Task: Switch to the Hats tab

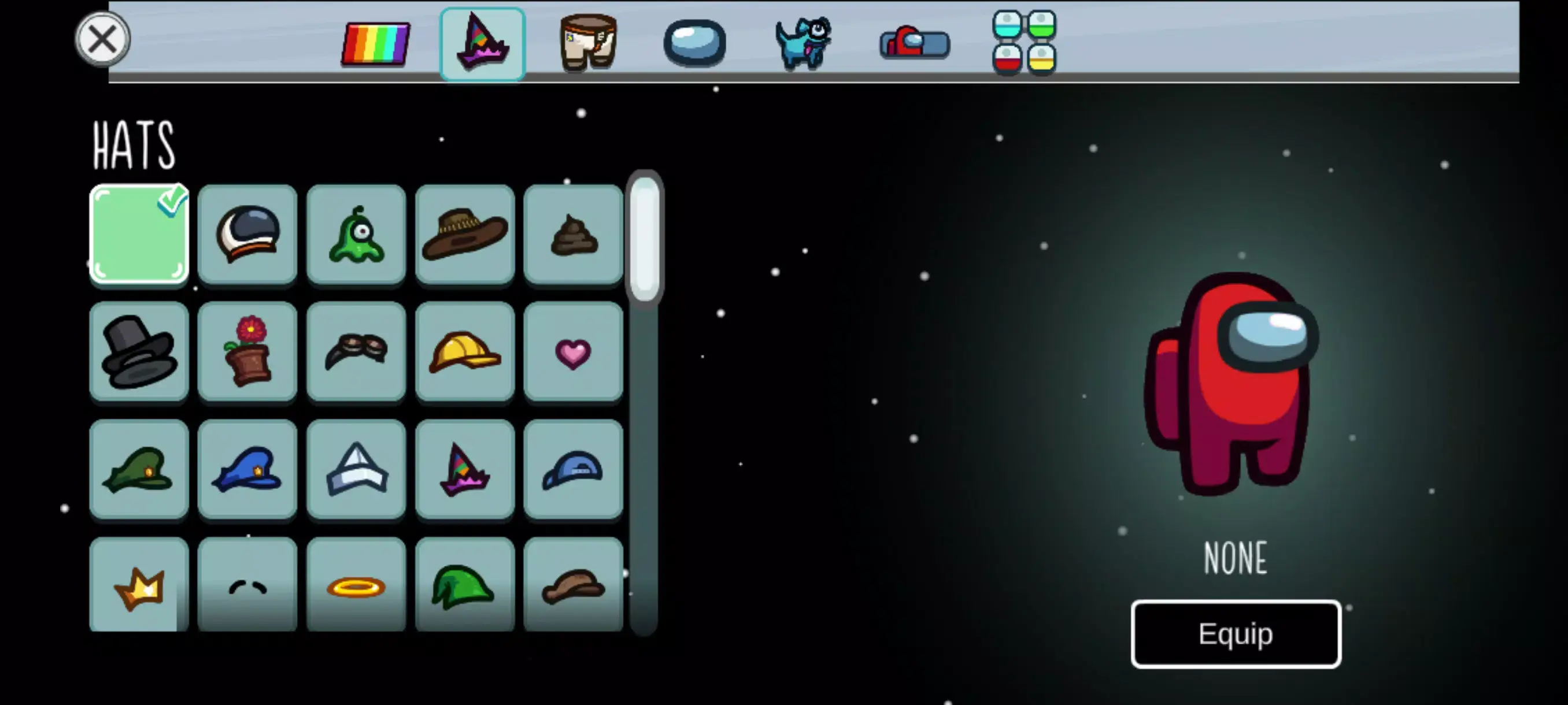Action: [x=482, y=43]
